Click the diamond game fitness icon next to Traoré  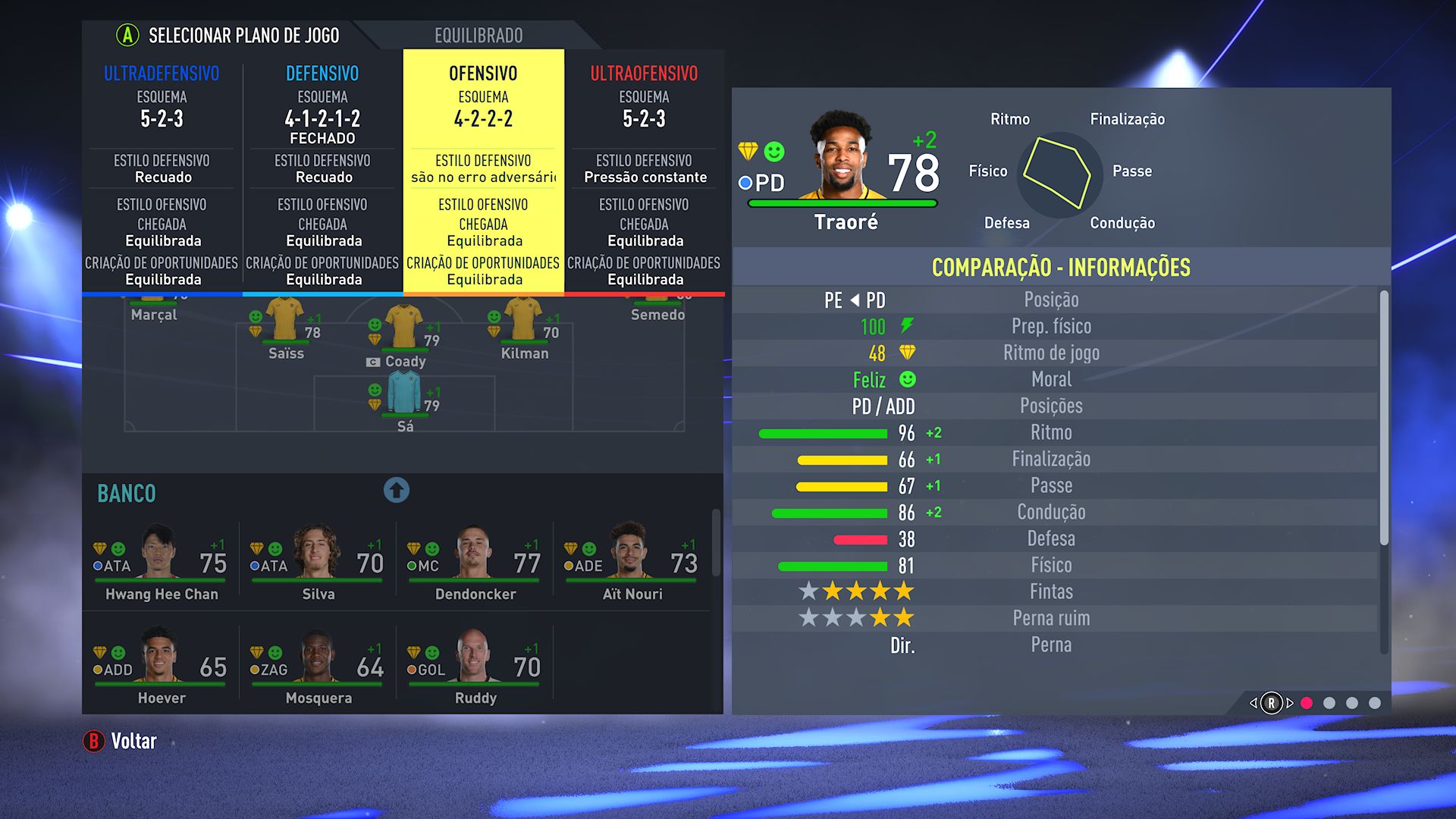pyautogui.click(x=748, y=150)
